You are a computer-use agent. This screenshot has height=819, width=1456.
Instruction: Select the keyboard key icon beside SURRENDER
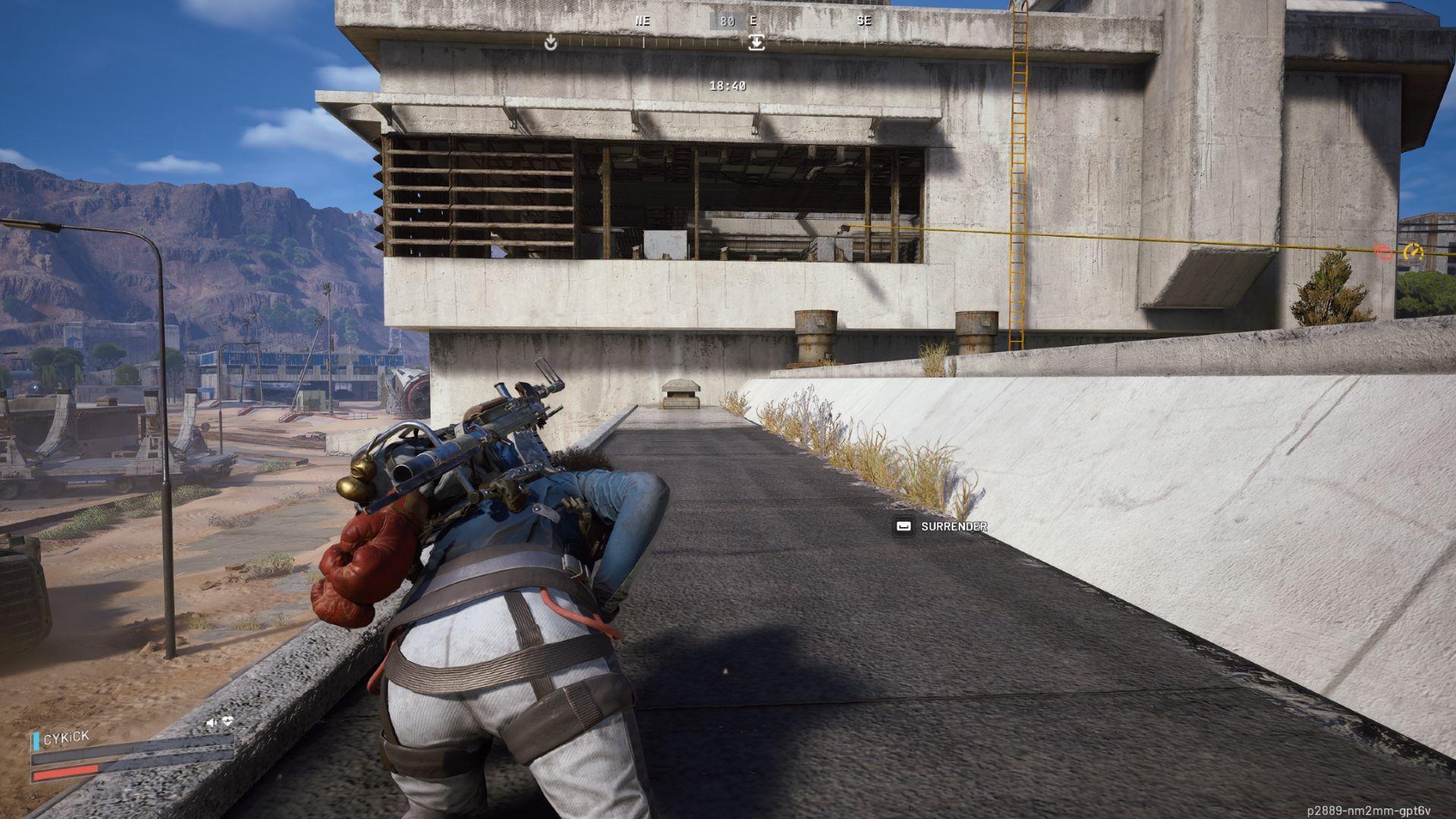click(903, 526)
